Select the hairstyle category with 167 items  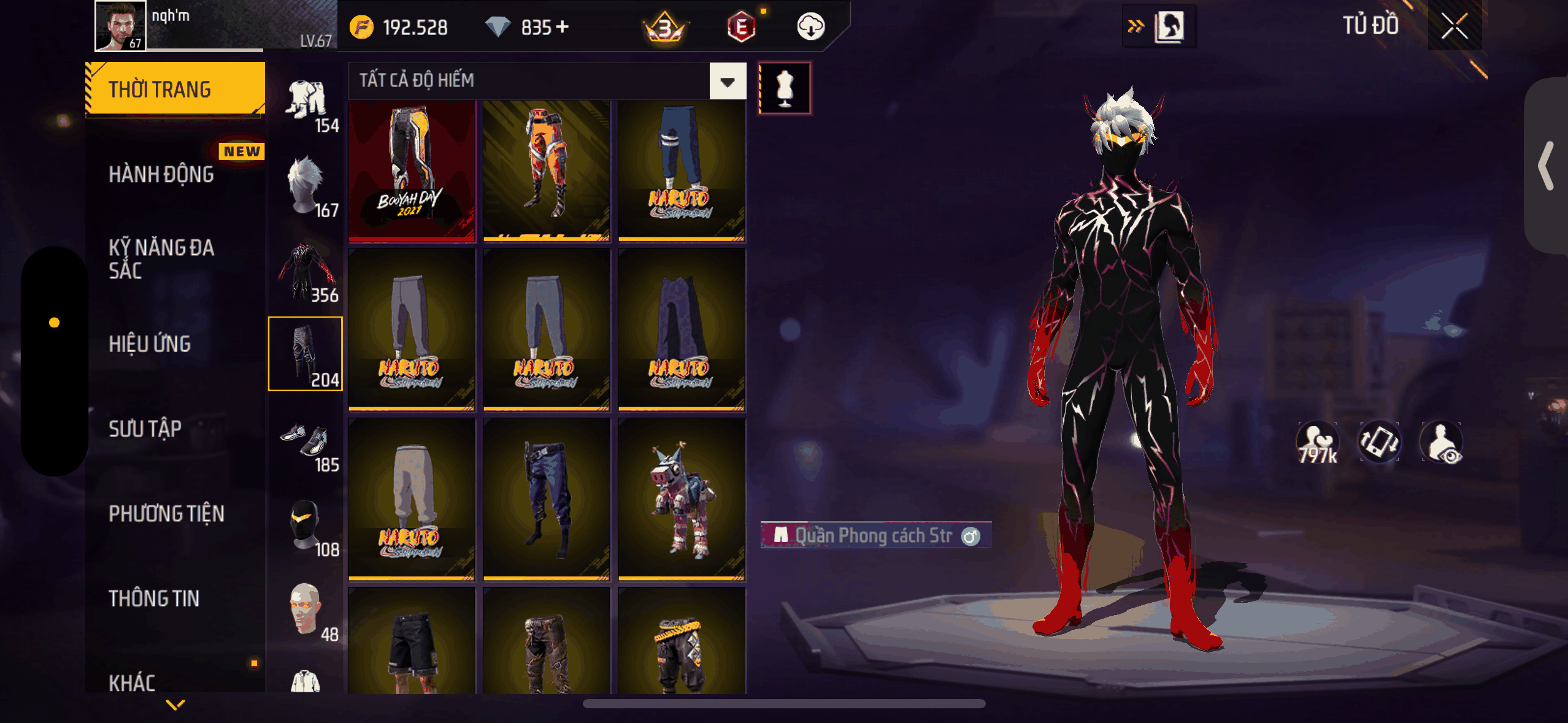click(306, 185)
